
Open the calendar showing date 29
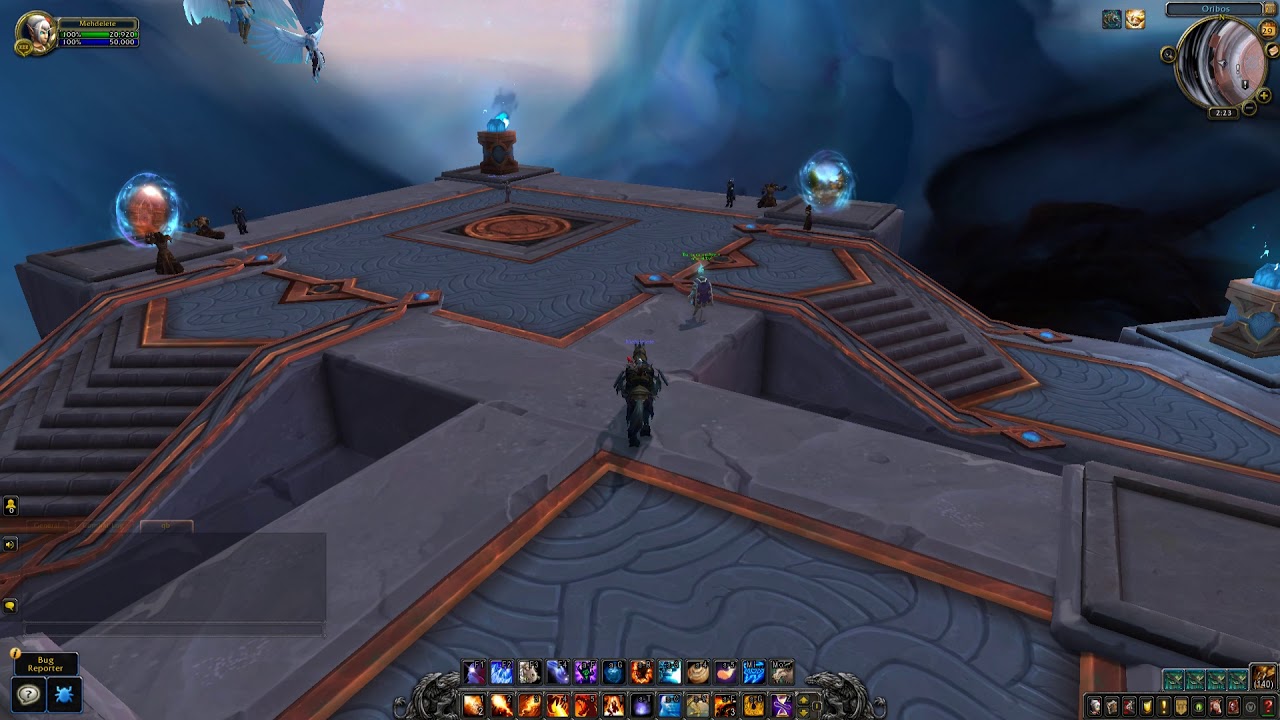tap(1267, 29)
